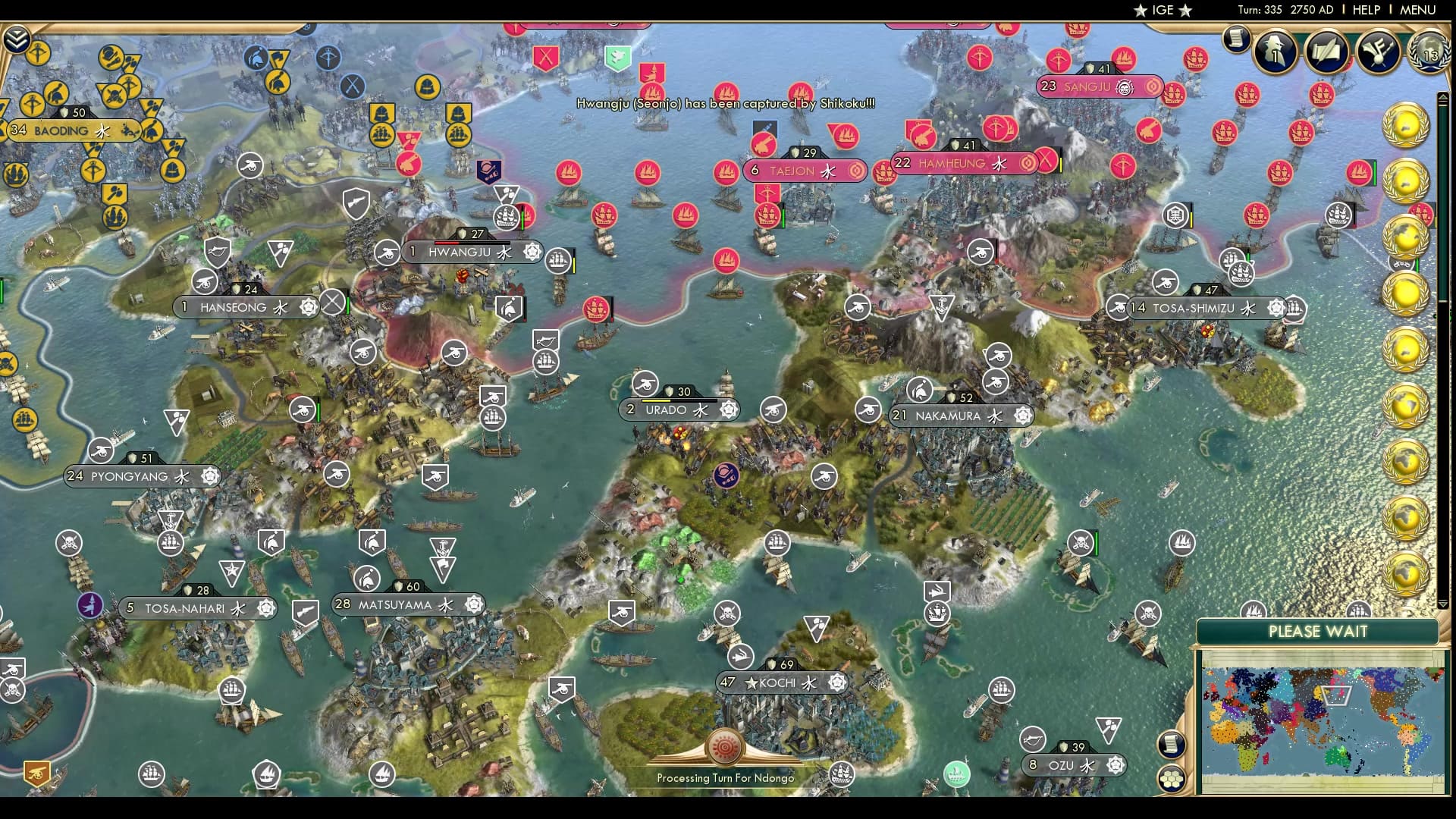This screenshot has height=819, width=1456.
Task: Click the Urado city banner
Action: coord(669,409)
